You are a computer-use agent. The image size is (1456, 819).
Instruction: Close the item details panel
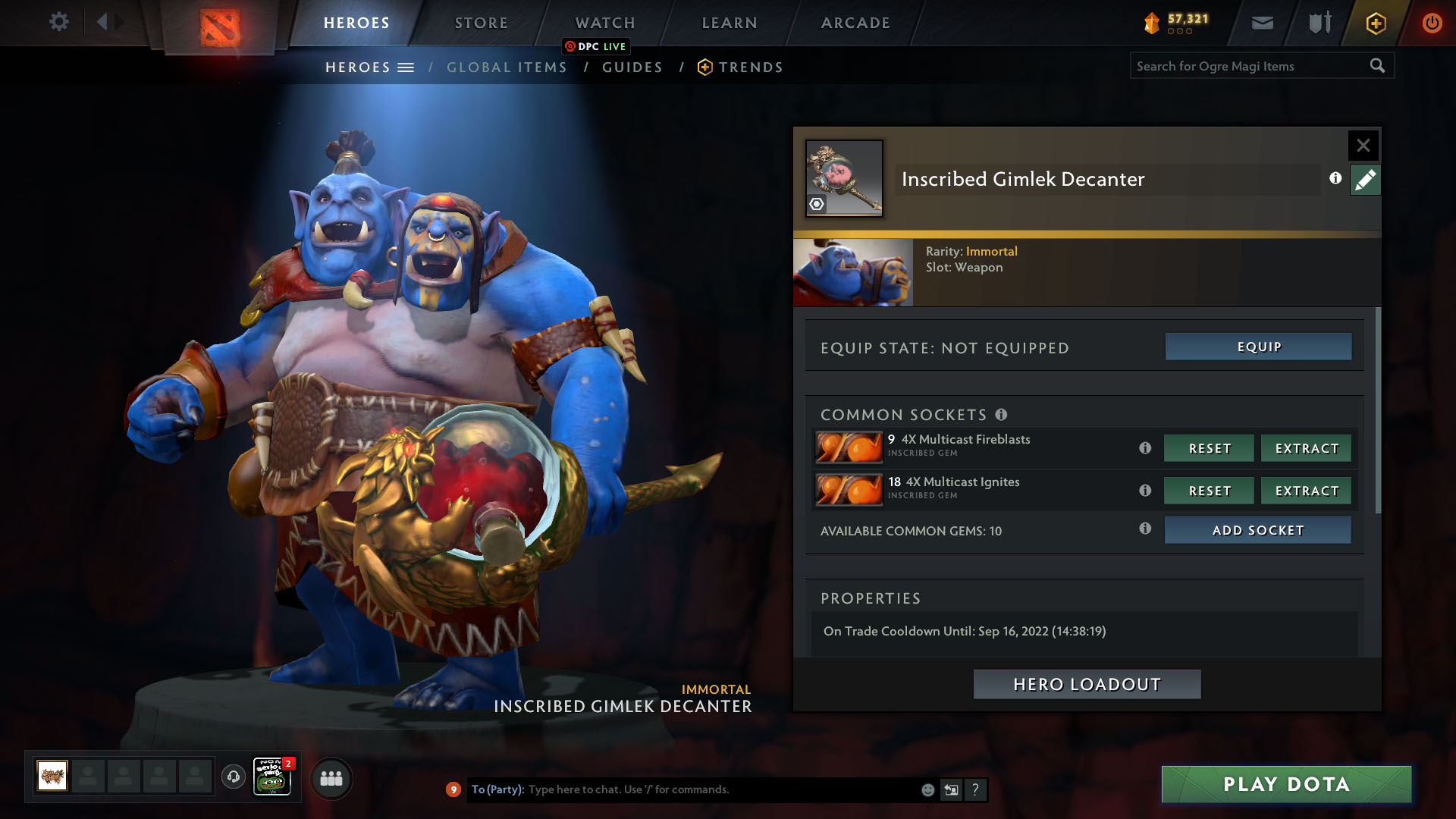point(1363,146)
